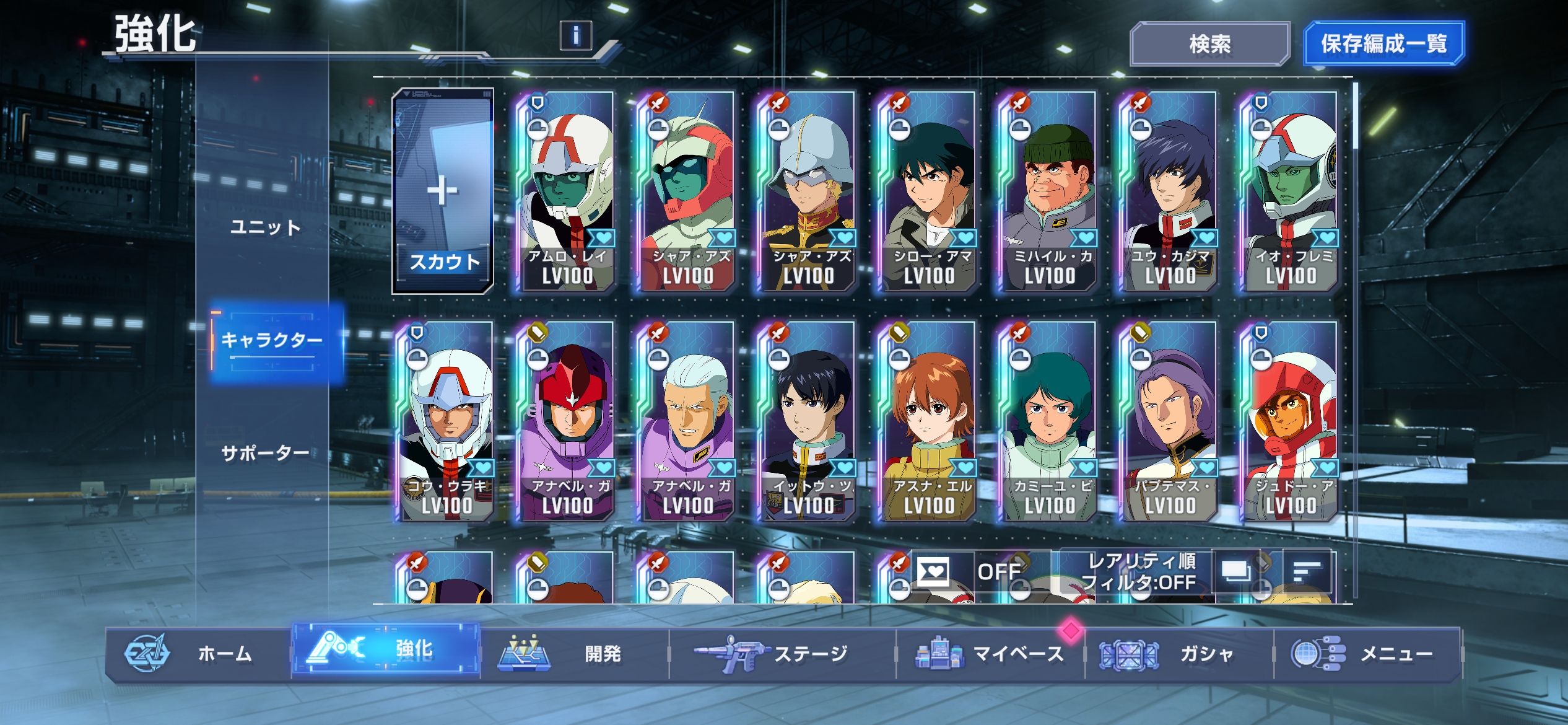
Task: Select the ミハイル・カ character card
Action: [x=1048, y=192]
